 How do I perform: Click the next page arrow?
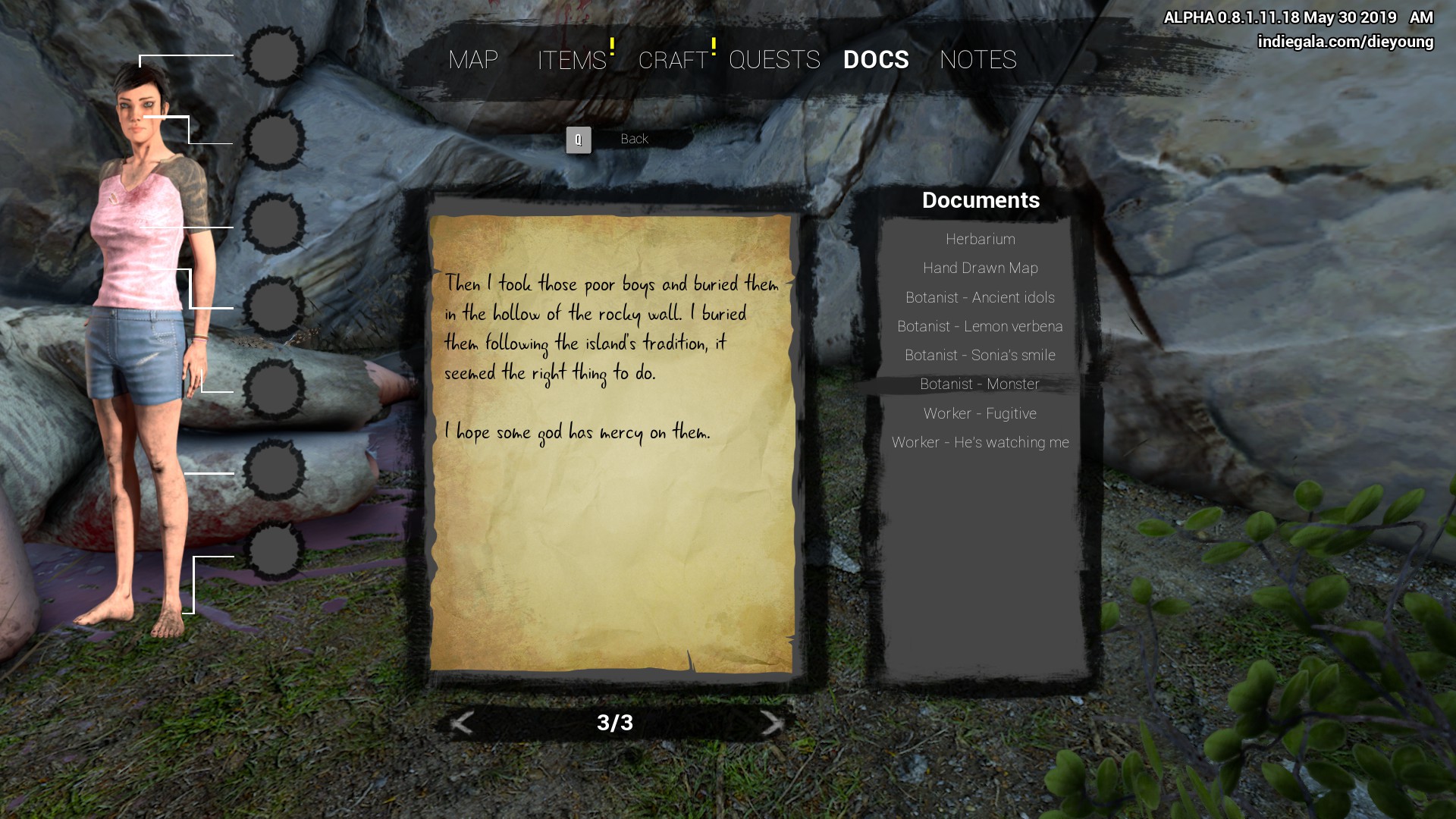click(771, 723)
